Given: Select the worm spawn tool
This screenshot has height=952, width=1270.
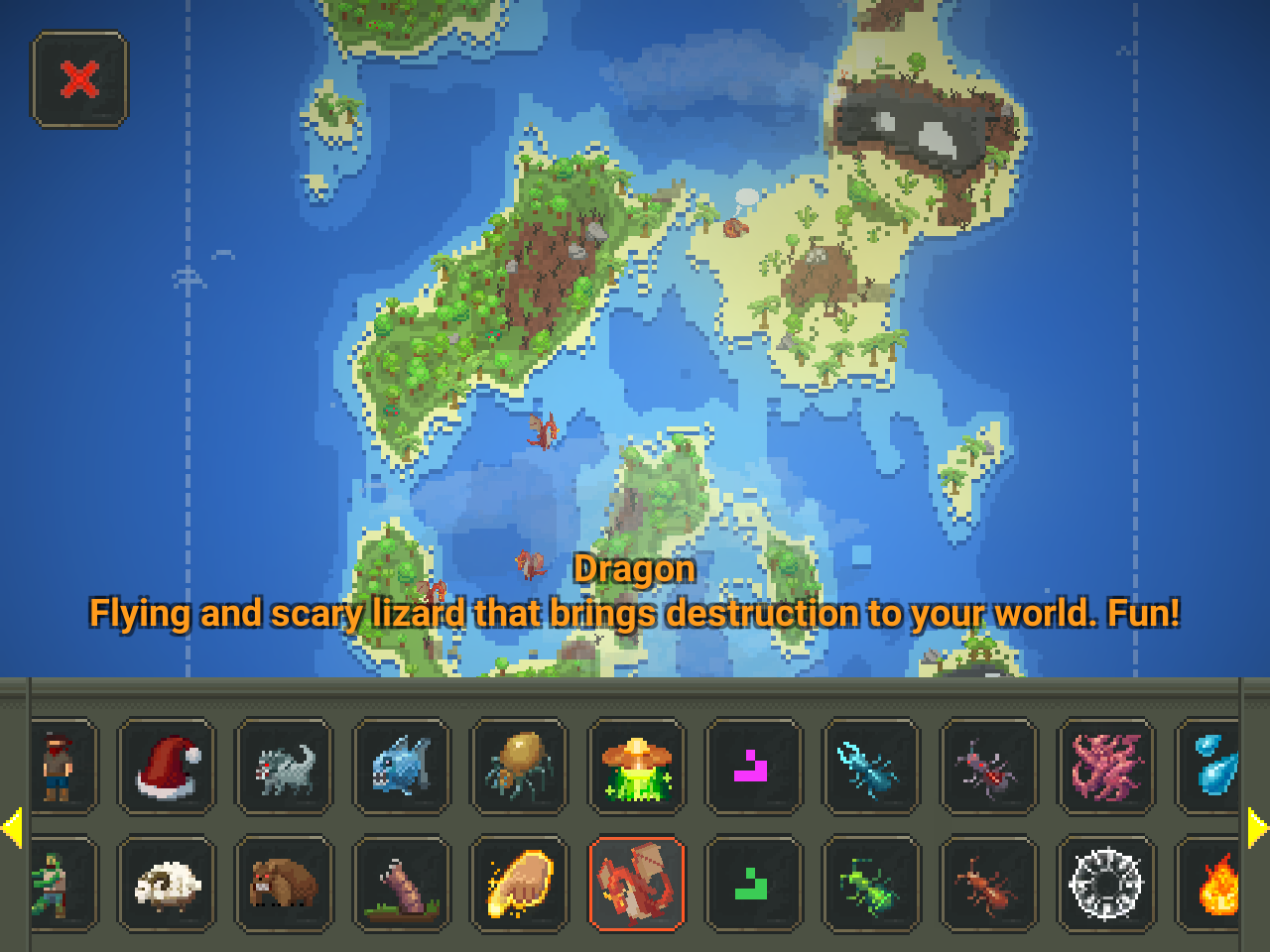Looking at the screenshot, I should click(x=401, y=884).
